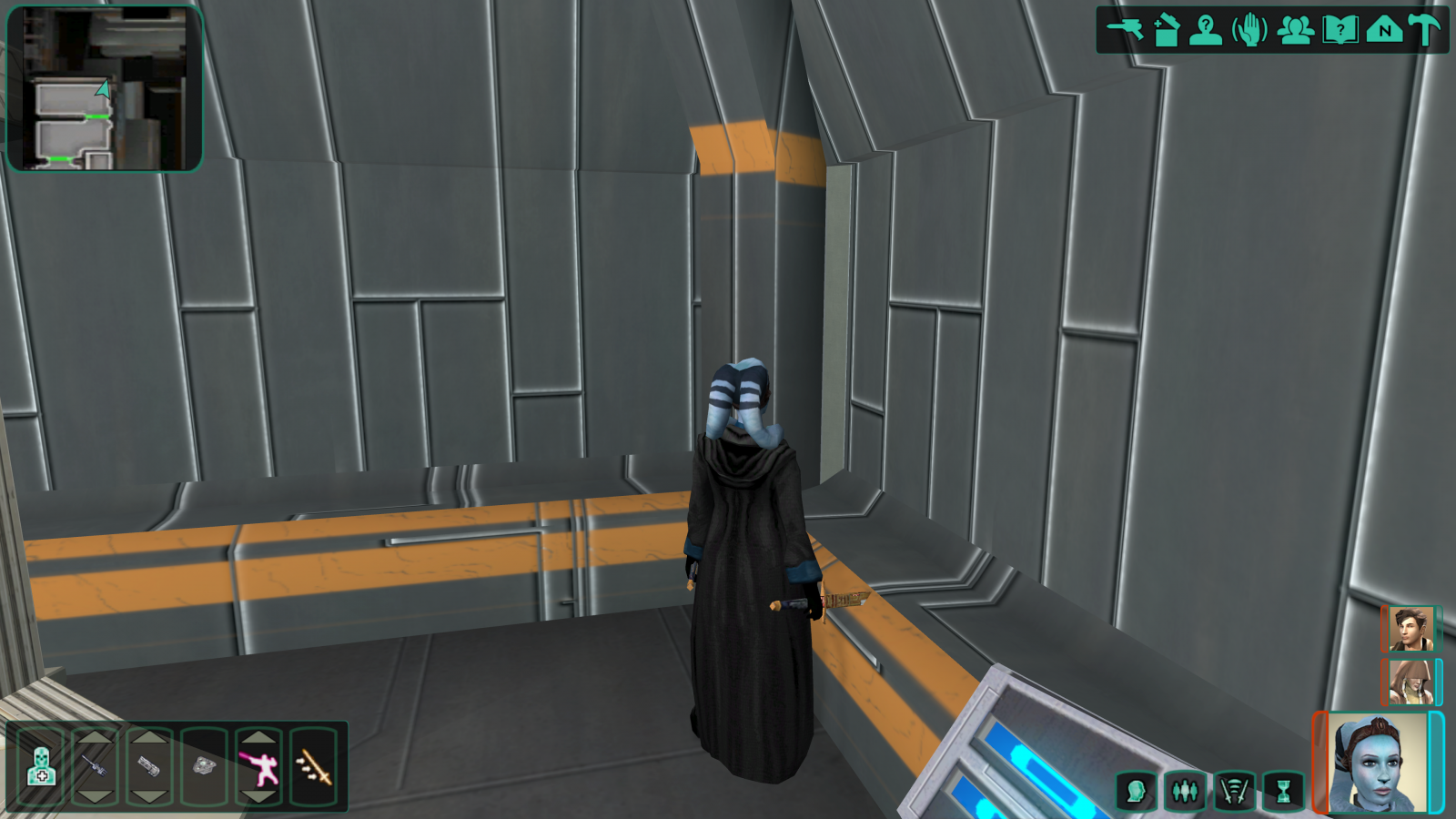Click the three figures party button

click(1185, 791)
